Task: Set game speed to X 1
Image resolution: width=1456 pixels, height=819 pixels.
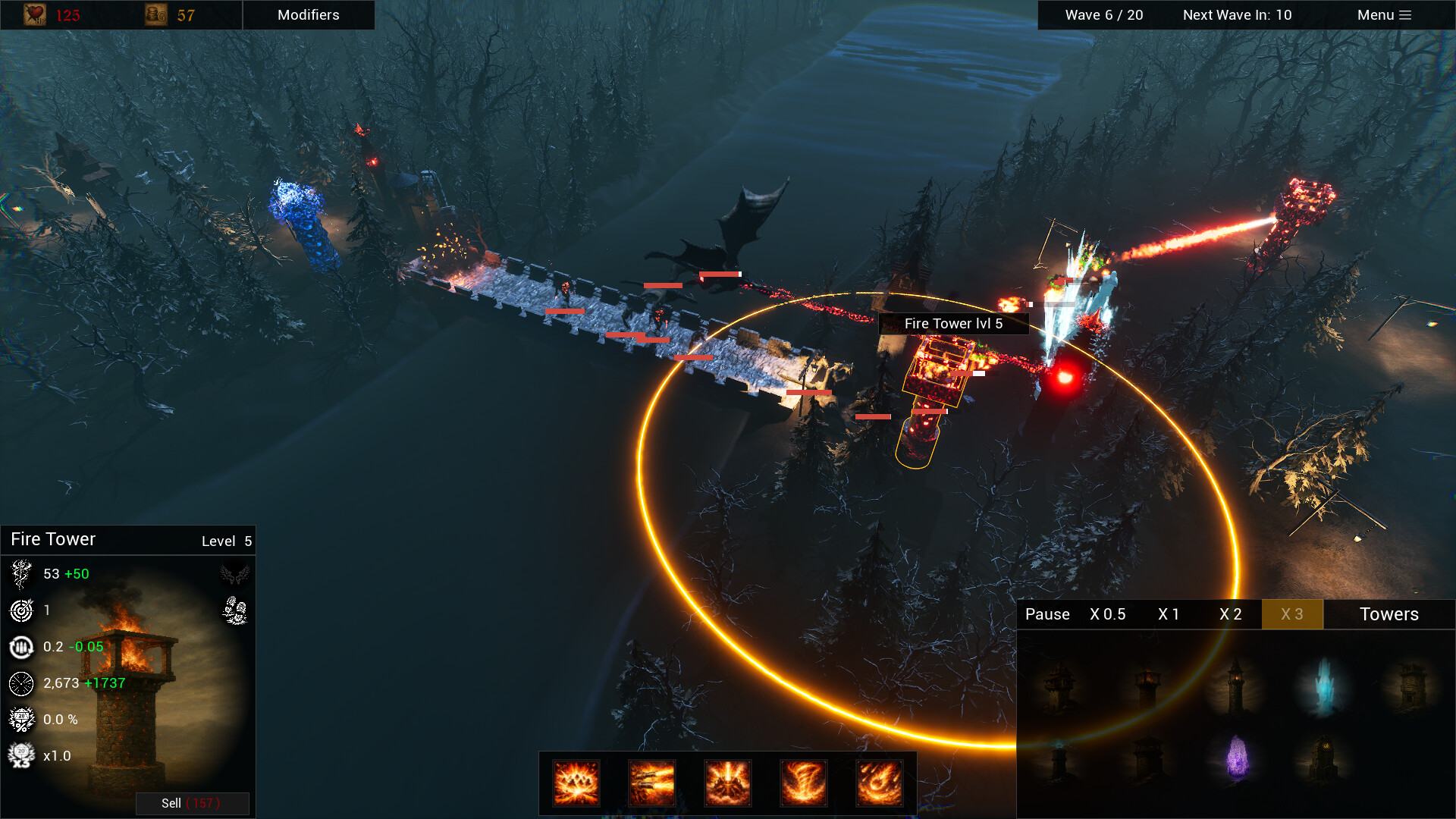Action: pyautogui.click(x=1168, y=614)
